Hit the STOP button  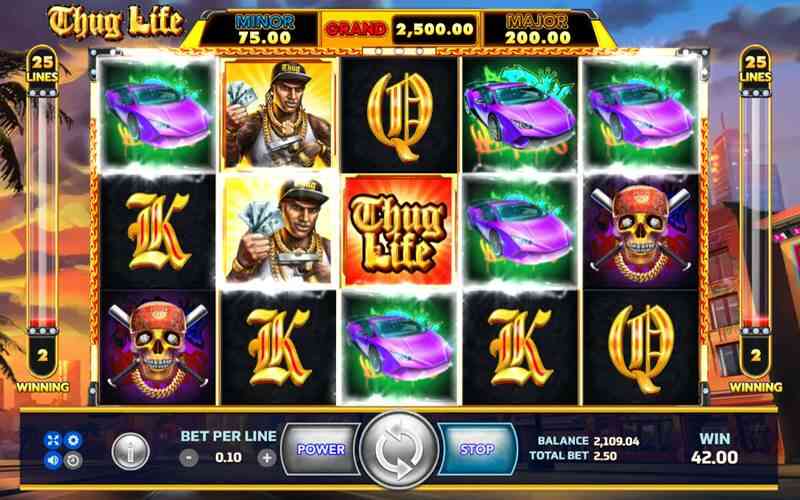coord(477,449)
